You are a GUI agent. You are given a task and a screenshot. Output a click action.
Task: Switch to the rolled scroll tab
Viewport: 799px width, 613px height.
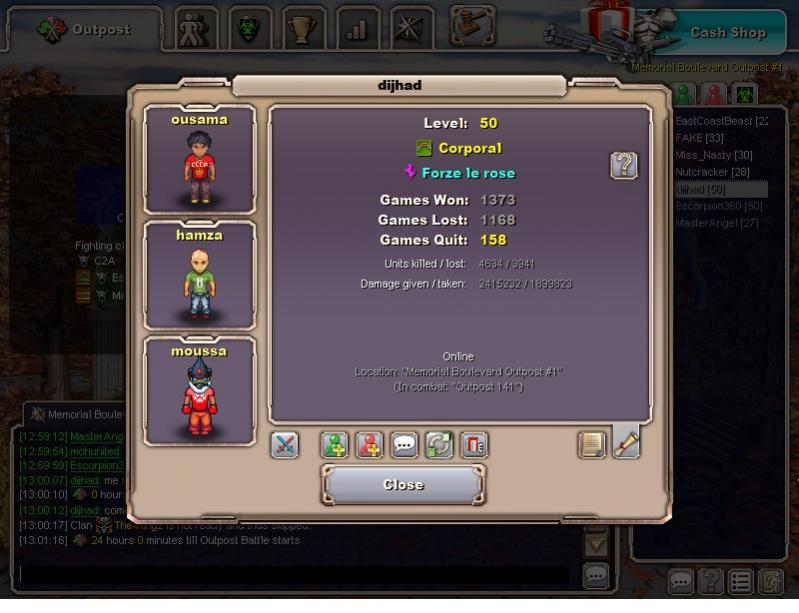[626, 442]
